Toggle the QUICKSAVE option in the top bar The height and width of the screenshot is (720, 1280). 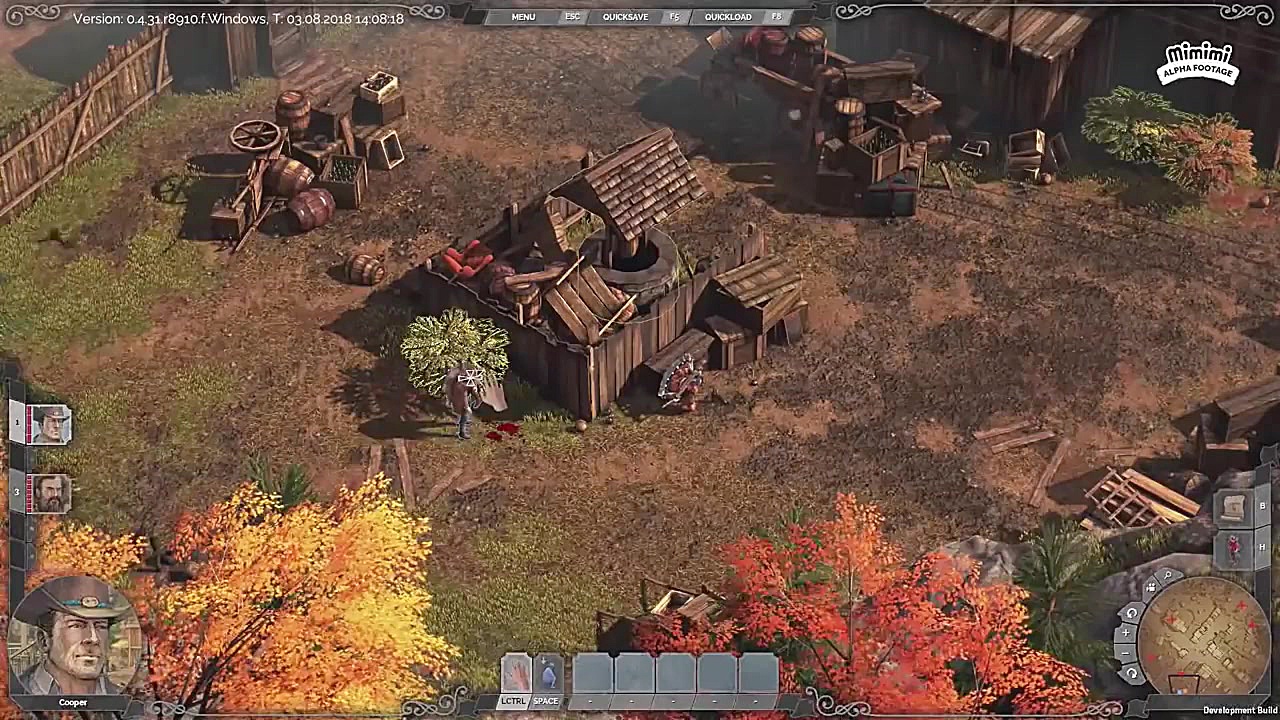click(x=624, y=16)
